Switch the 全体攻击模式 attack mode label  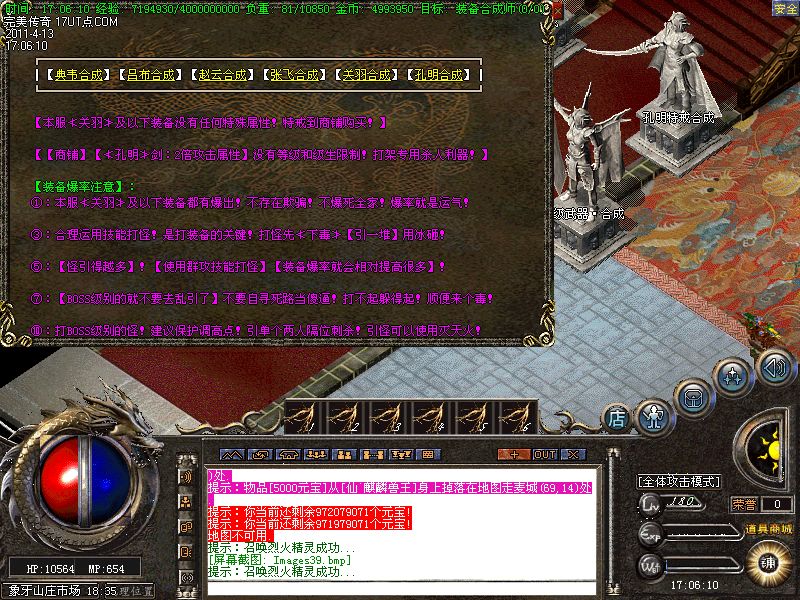point(680,481)
